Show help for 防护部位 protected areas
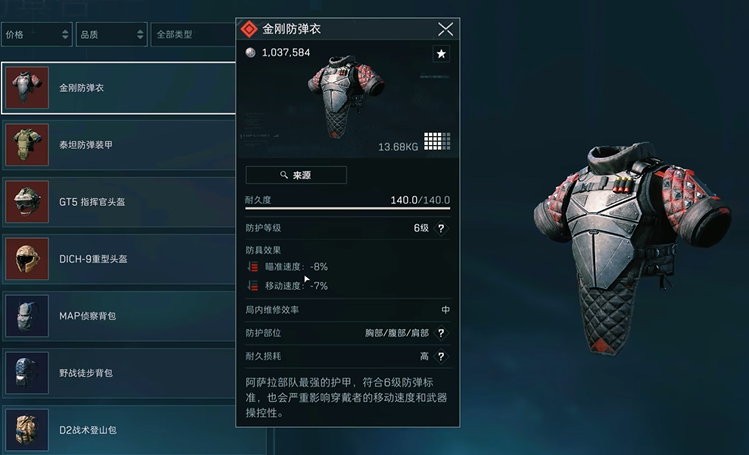 click(x=441, y=333)
